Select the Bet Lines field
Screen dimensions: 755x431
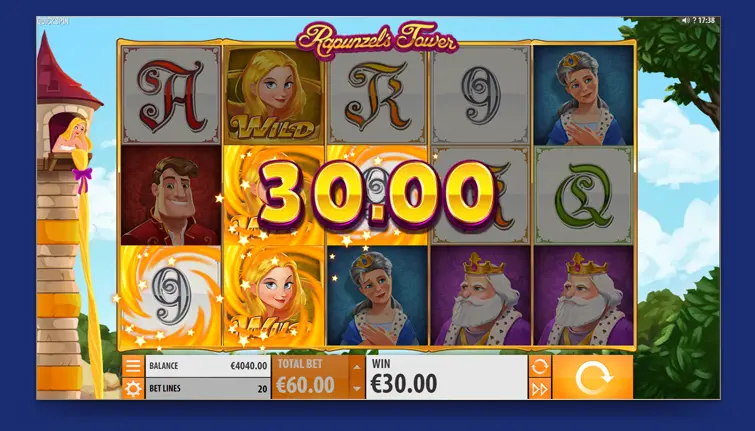click(208, 388)
